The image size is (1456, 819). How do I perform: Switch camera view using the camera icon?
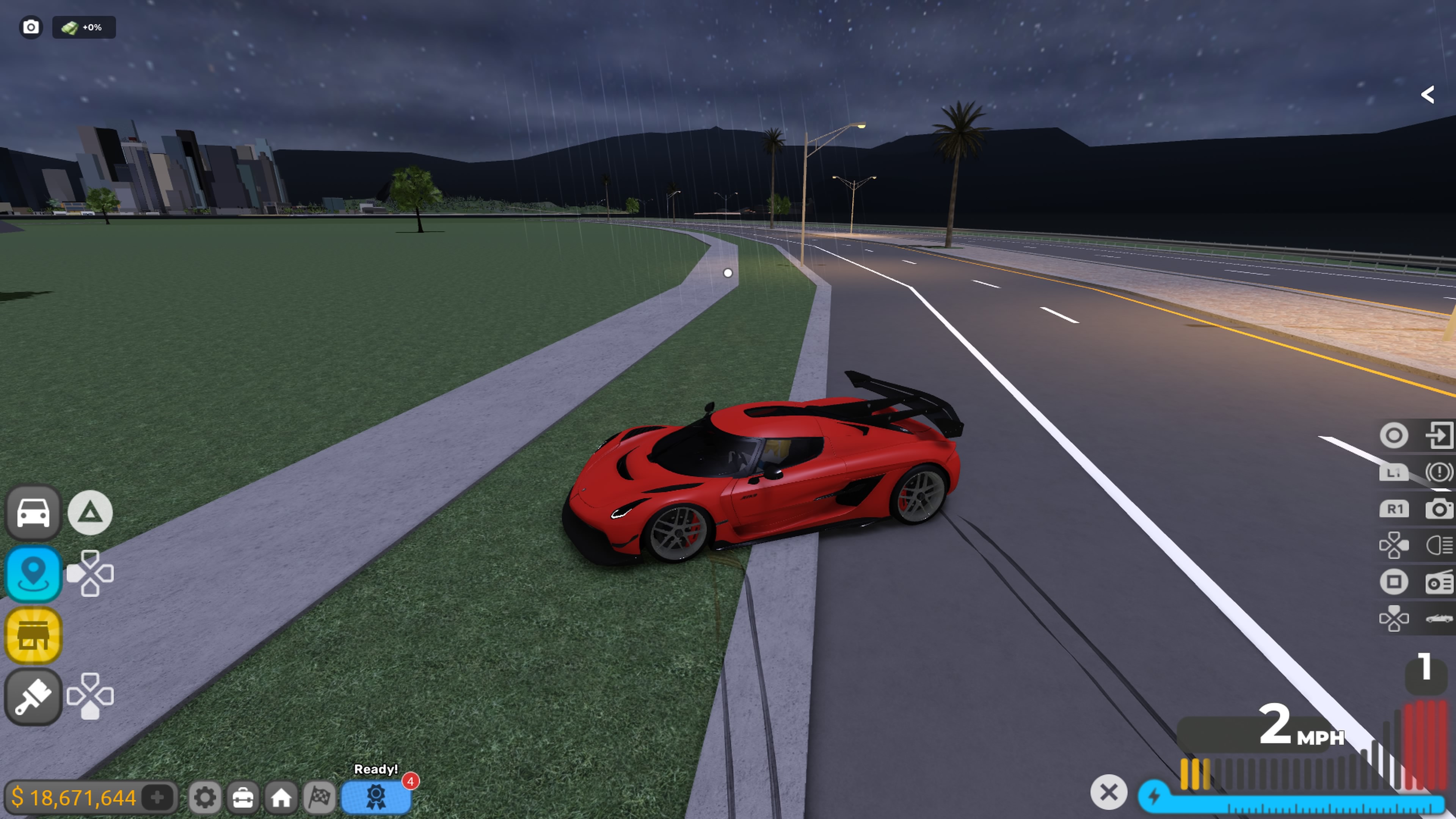[1439, 509]
